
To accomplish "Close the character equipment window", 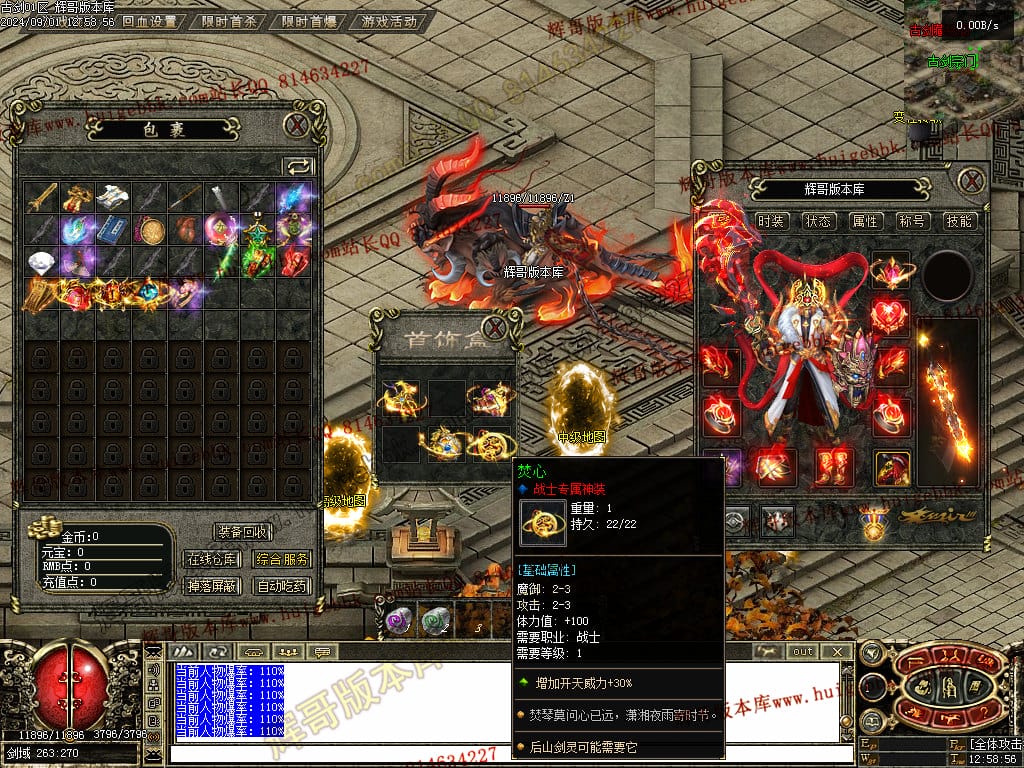I will click(971, 181).
